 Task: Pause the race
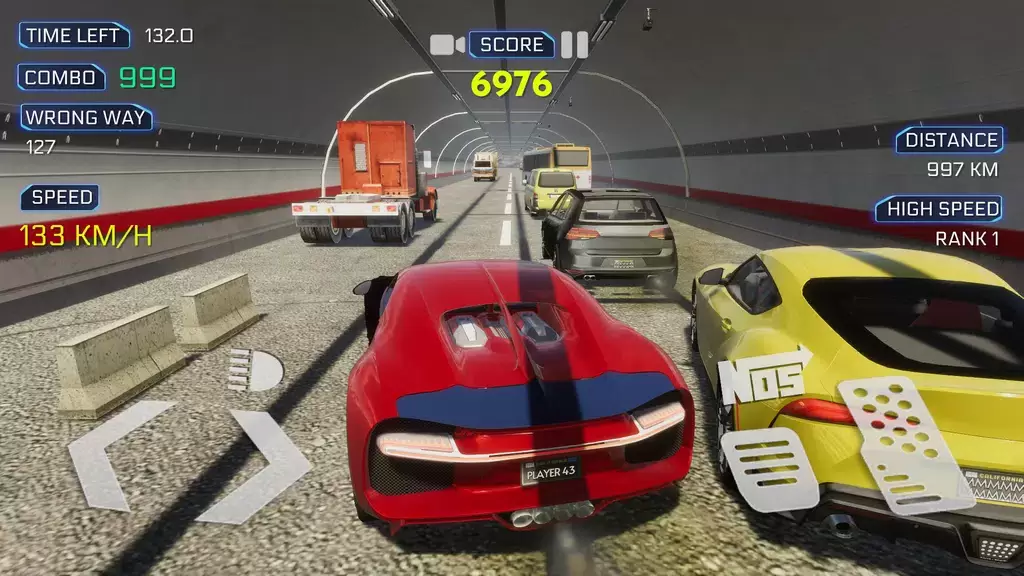(x=574, y=44)
